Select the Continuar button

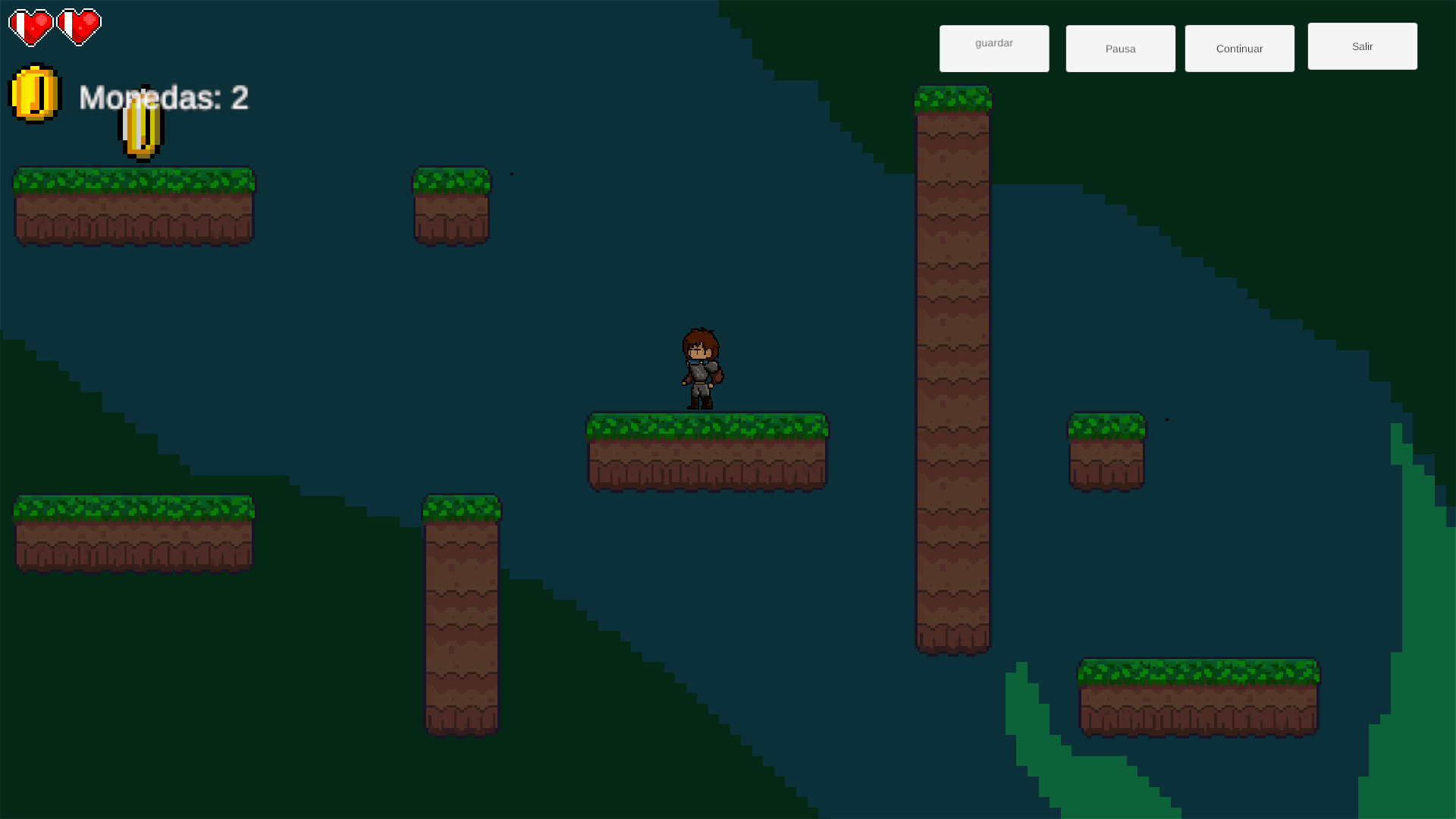tap(1239, 49)
